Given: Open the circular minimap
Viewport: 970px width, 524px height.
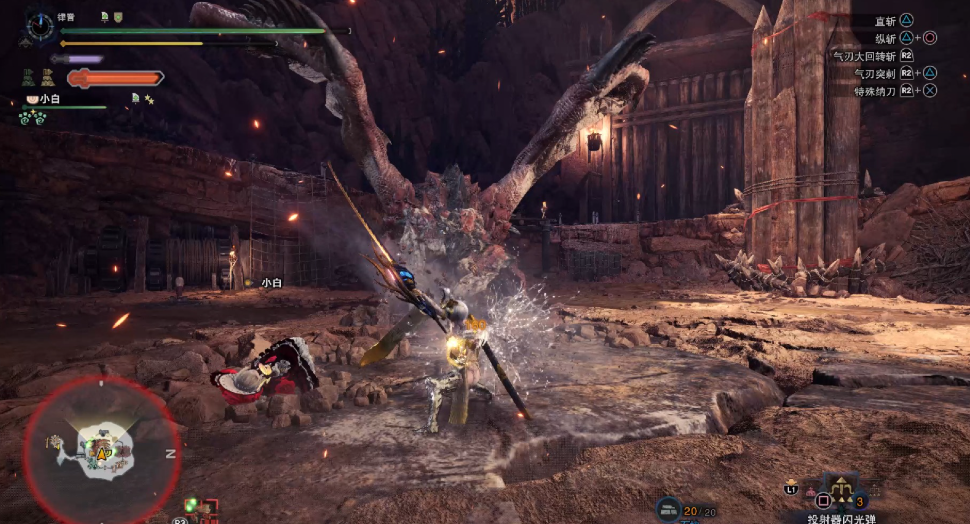Looking at the screenshot, I should 101,450.
